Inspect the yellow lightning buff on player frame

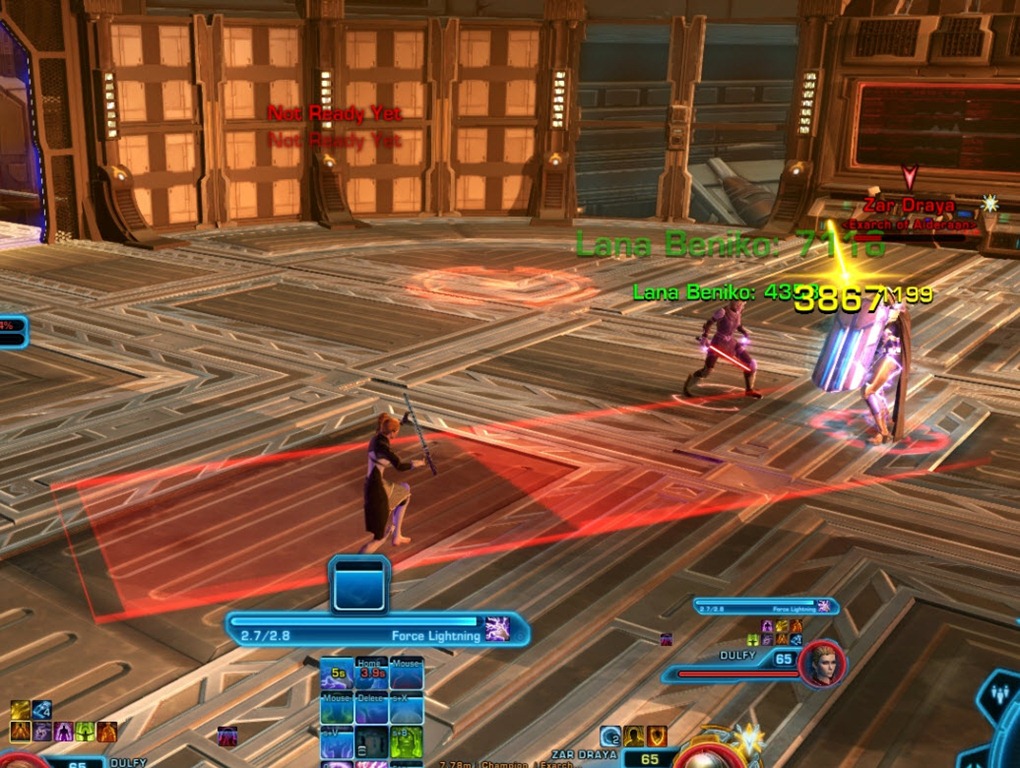(20, 710)
